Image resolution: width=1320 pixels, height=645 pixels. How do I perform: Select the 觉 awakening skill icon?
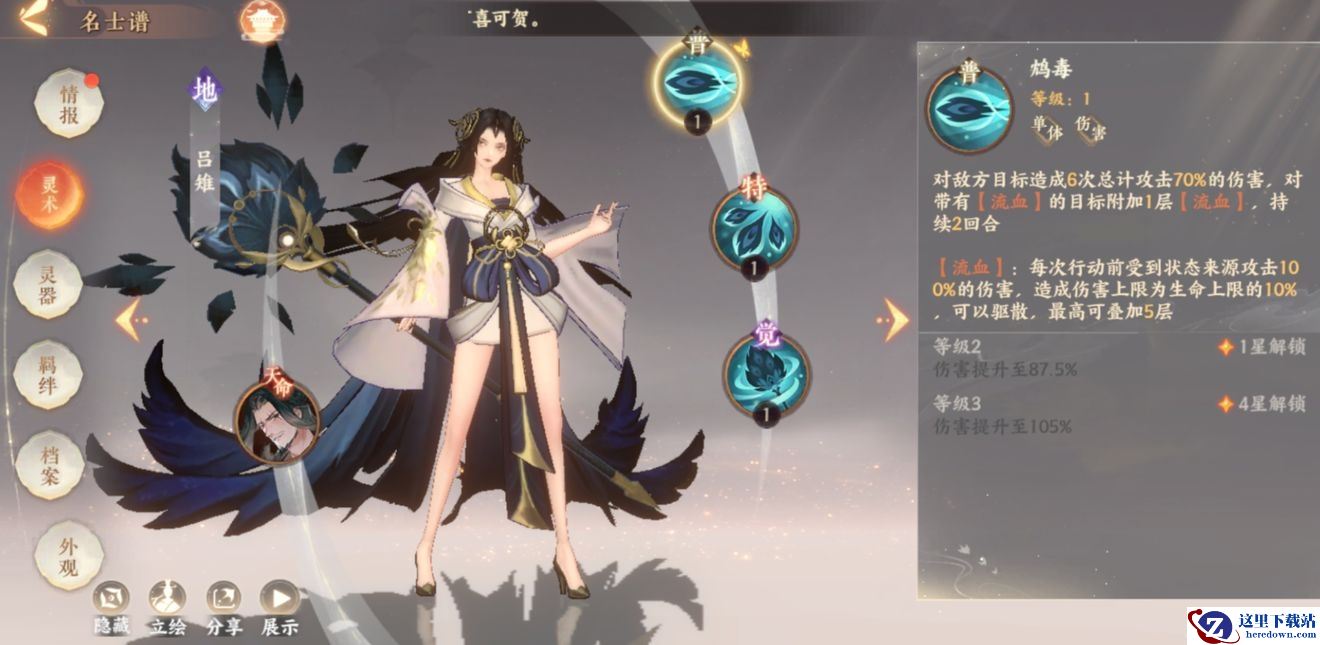coord(767,372)
